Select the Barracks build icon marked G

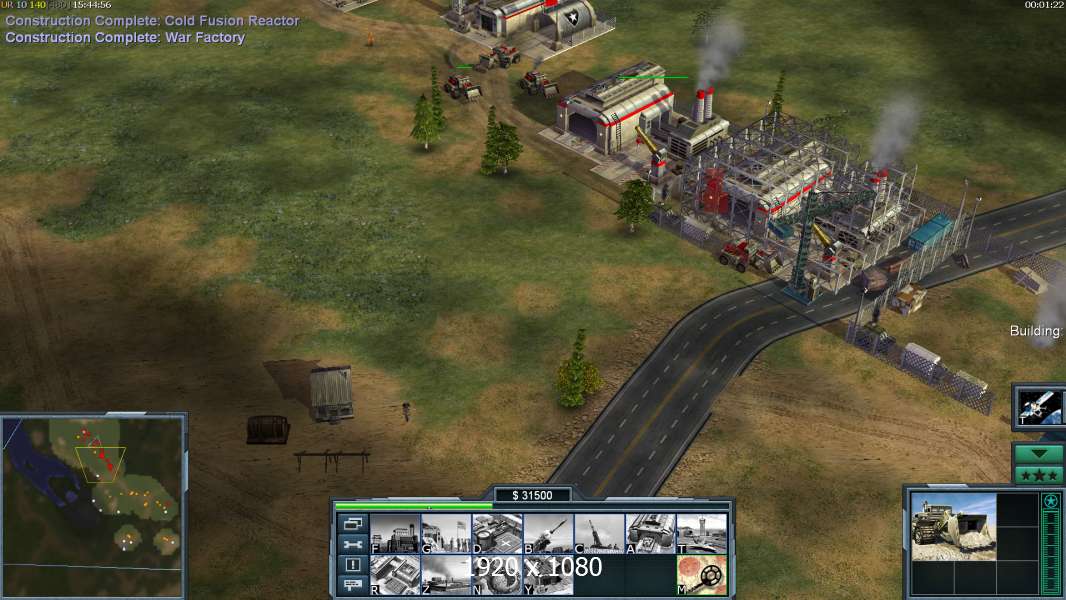pos(446,534)
